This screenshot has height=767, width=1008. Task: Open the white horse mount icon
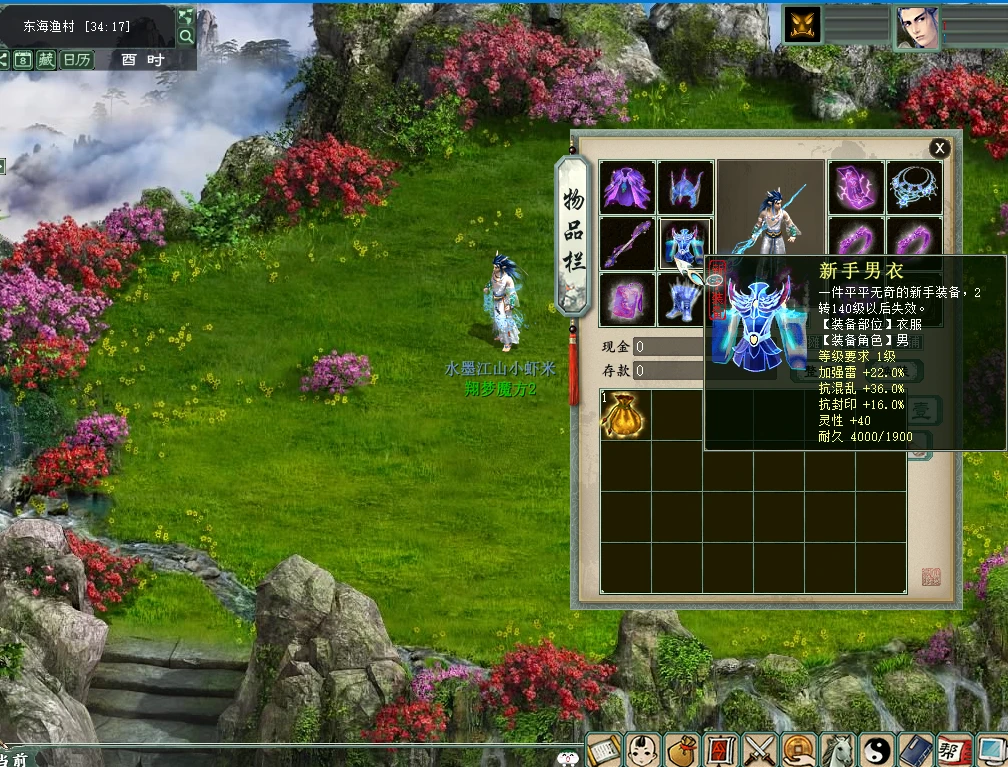tap(837, 749)
